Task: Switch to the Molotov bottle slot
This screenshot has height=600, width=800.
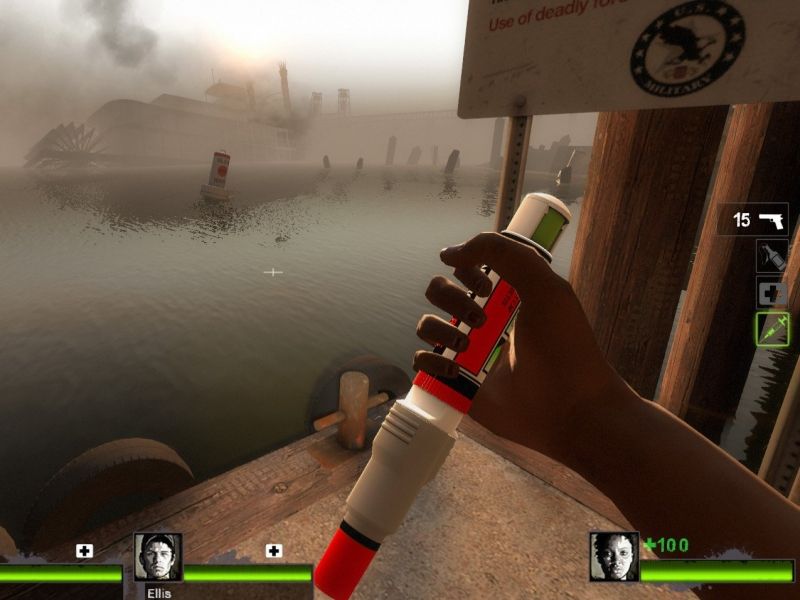Action: pyautogui.click(x=772, y=257)
